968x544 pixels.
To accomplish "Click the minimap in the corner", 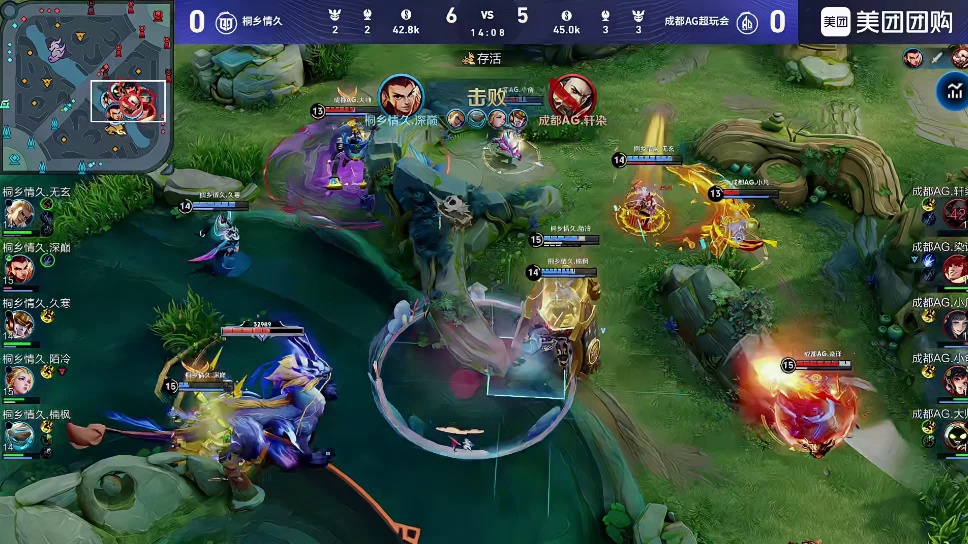I will coord(84,86).
